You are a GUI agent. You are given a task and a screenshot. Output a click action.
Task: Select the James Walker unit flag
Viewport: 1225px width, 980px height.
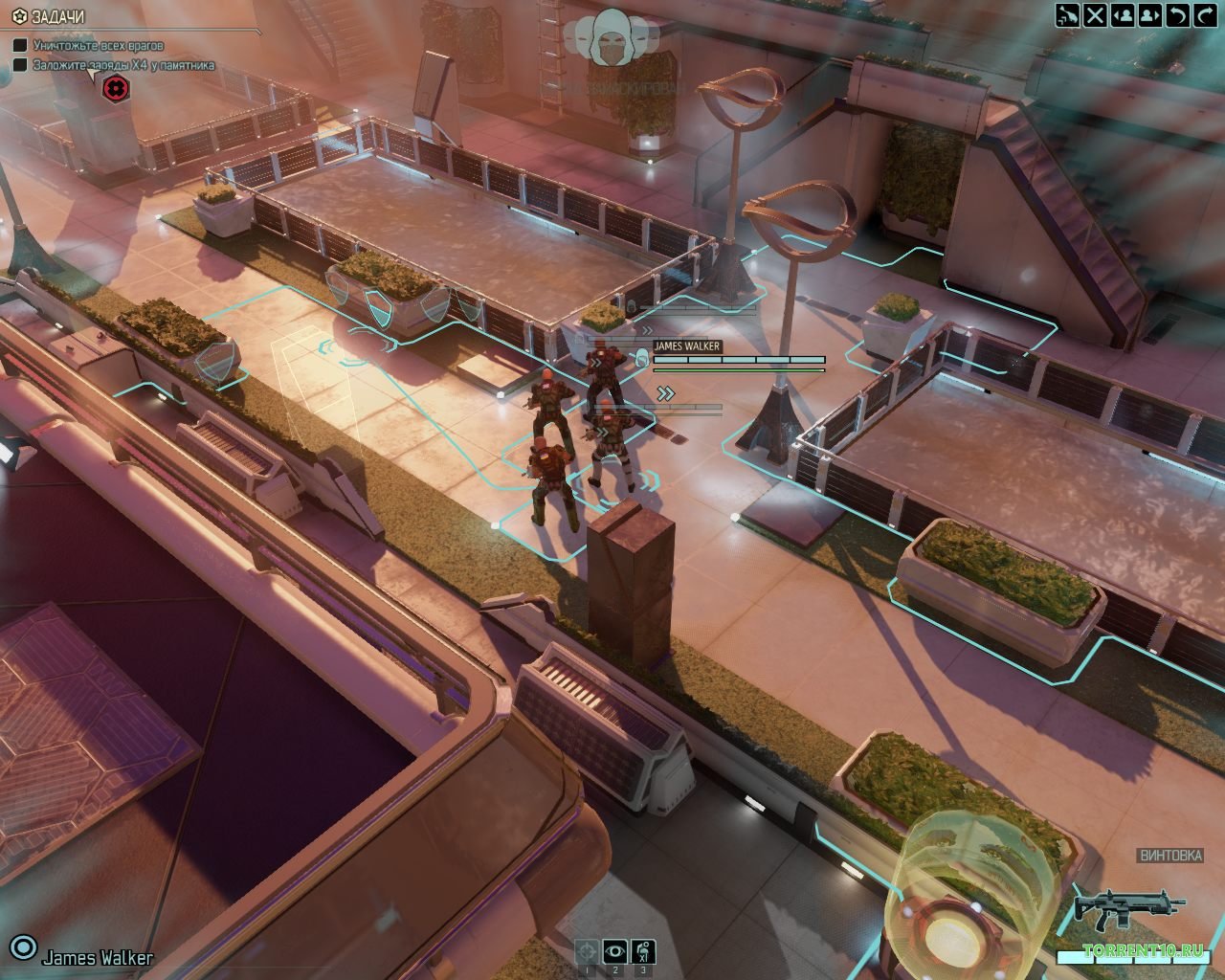(x=687, y=346)
